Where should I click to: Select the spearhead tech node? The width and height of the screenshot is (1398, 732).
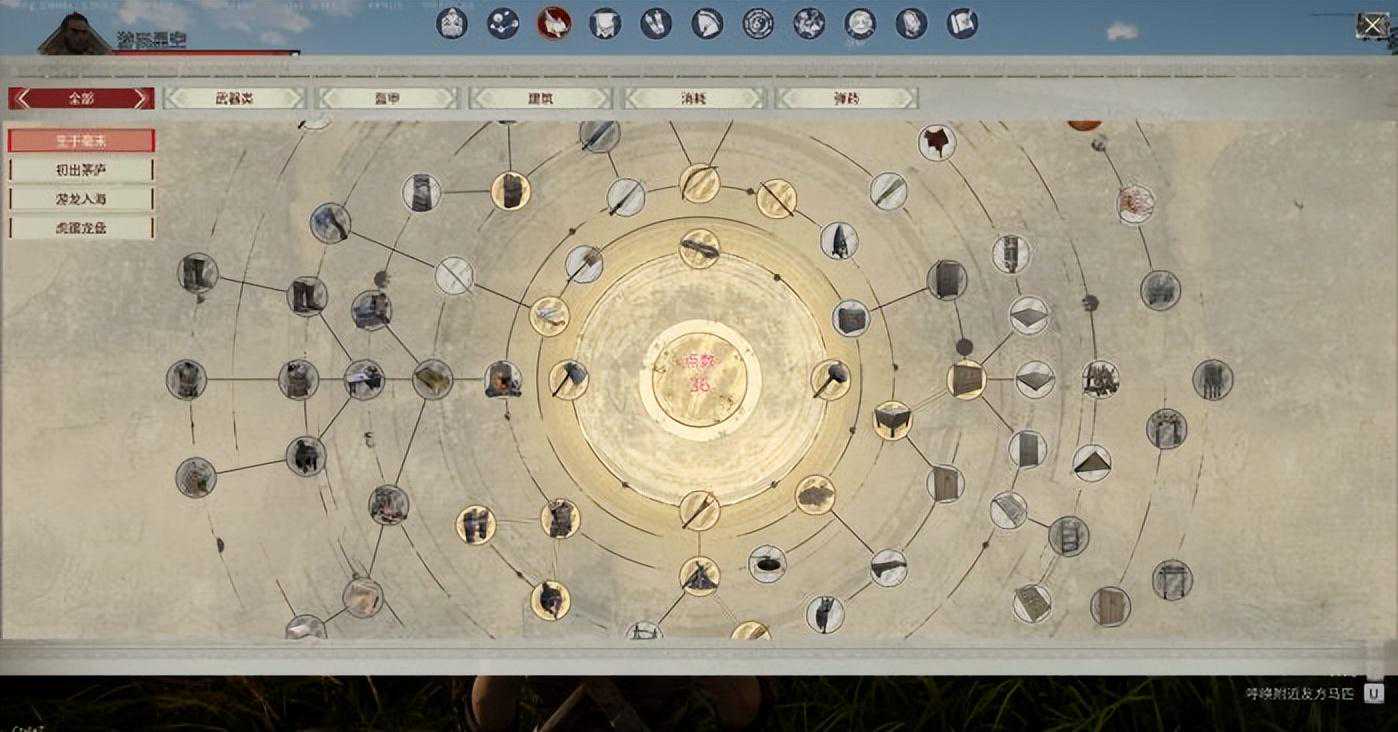coord(838,240)
